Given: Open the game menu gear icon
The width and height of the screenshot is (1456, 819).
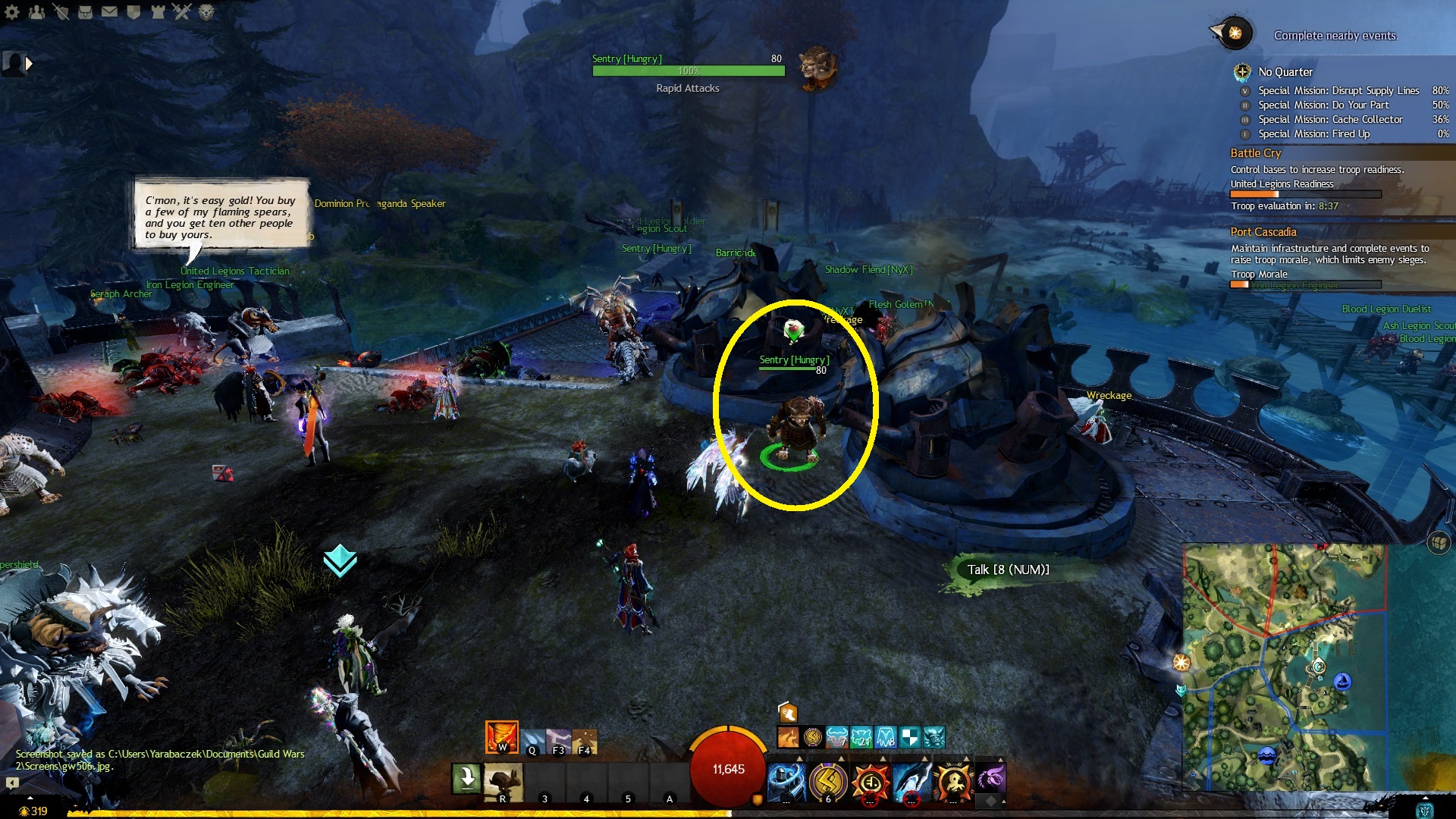Looking at the screenshot, I should coord(12,11).
